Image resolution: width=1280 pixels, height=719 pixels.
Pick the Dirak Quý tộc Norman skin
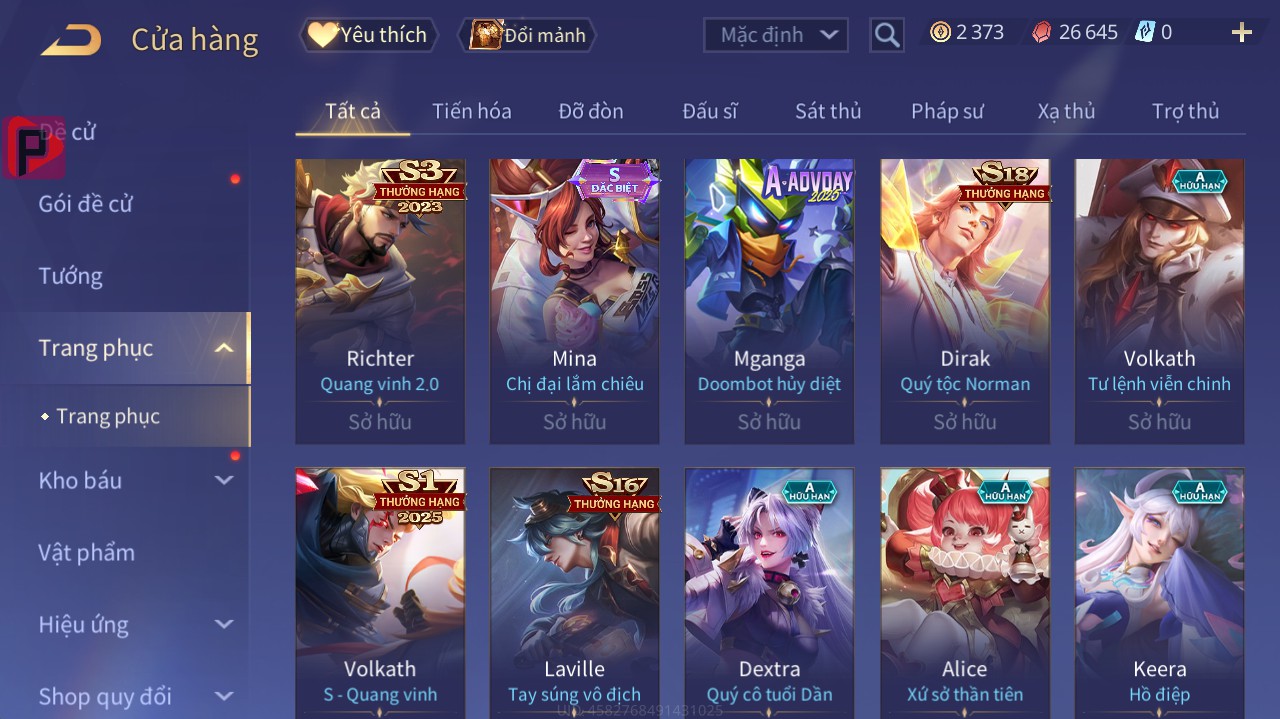point(965,300)
